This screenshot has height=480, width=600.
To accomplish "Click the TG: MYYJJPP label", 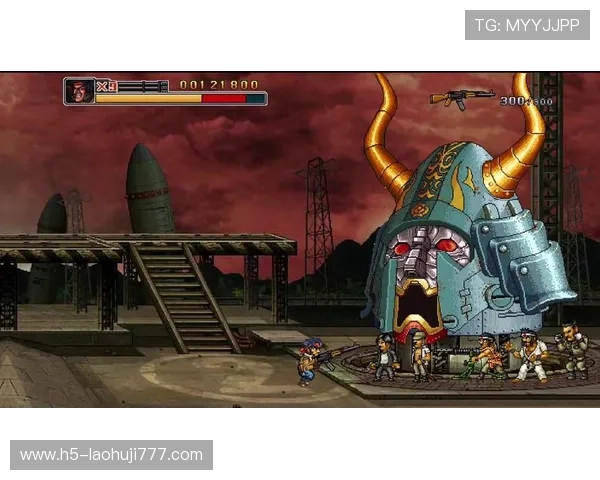I will [x=527, y=25].
